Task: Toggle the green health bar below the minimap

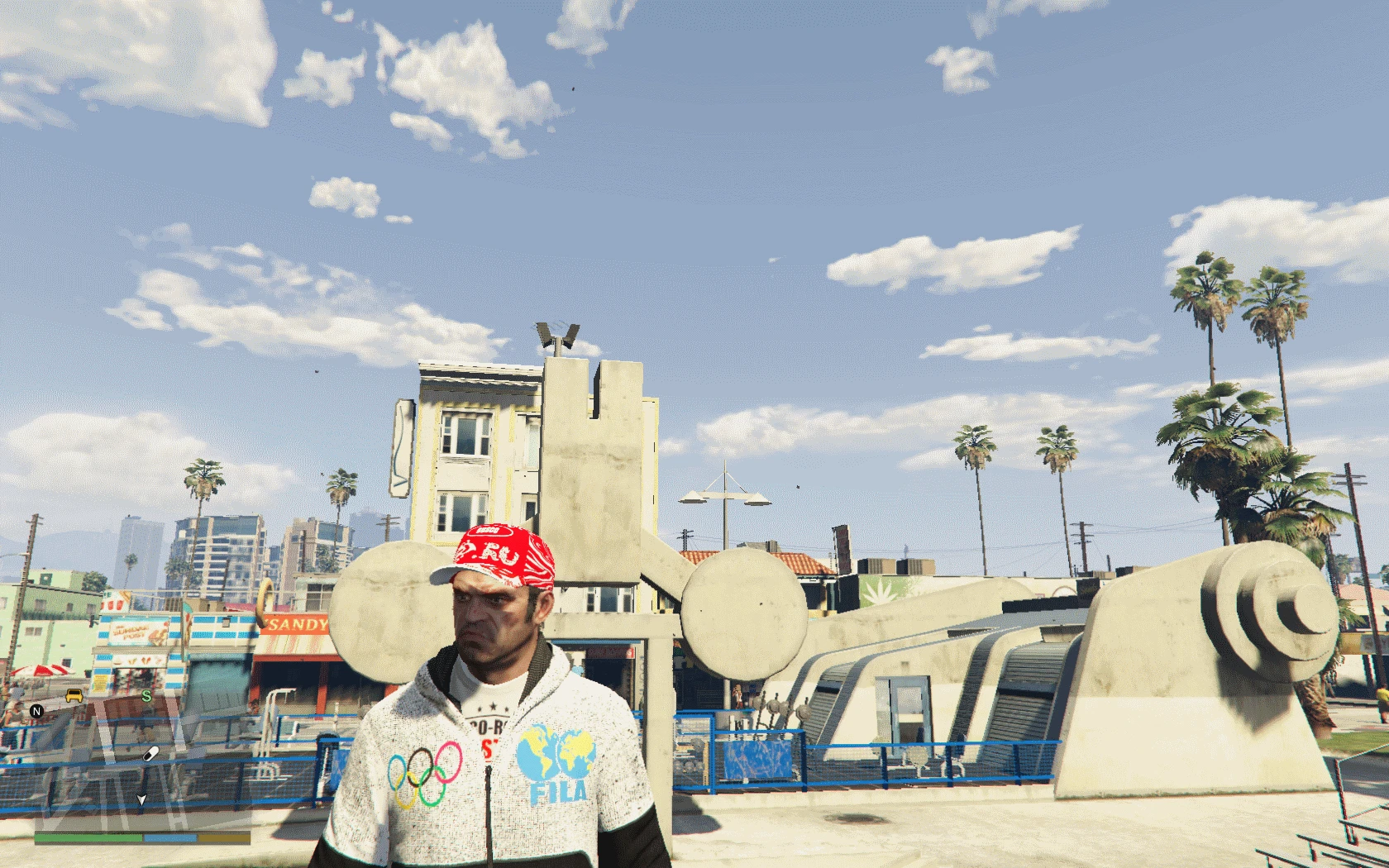Action: (88, 837)
